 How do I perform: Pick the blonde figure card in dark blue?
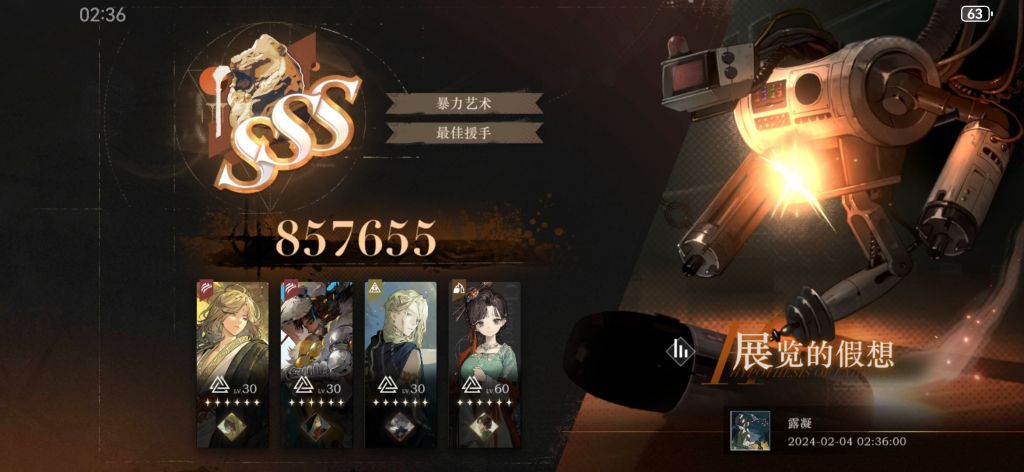coord(401,363)
